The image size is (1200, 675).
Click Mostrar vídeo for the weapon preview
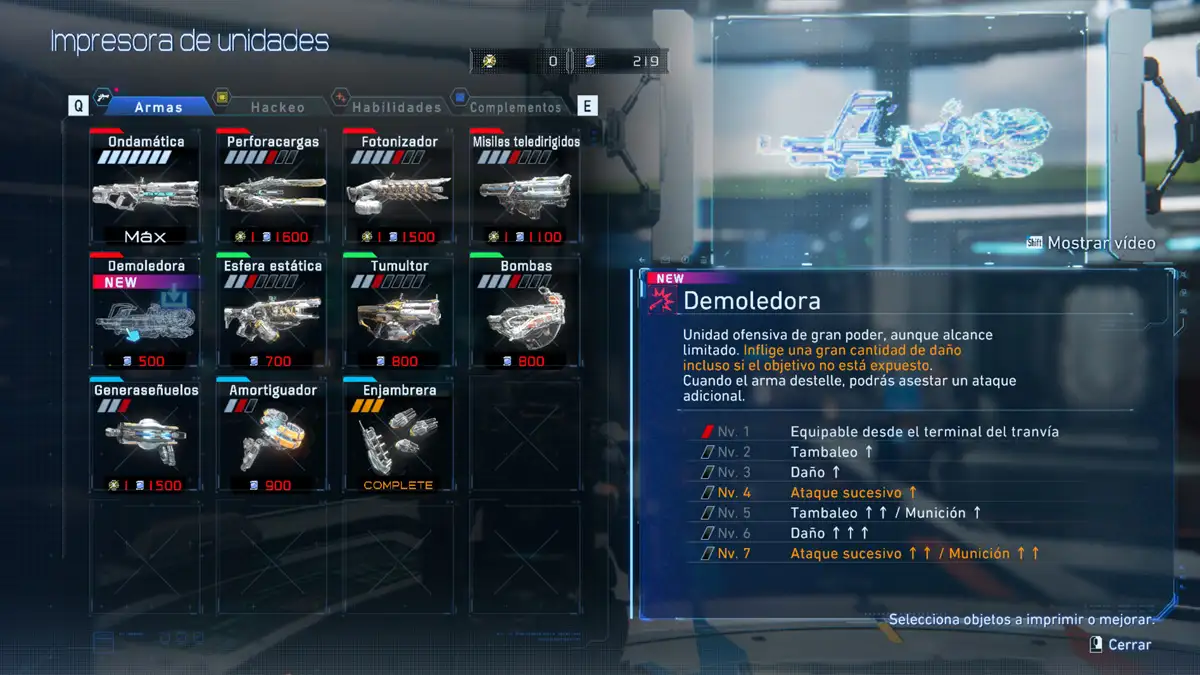point(1091,243)
